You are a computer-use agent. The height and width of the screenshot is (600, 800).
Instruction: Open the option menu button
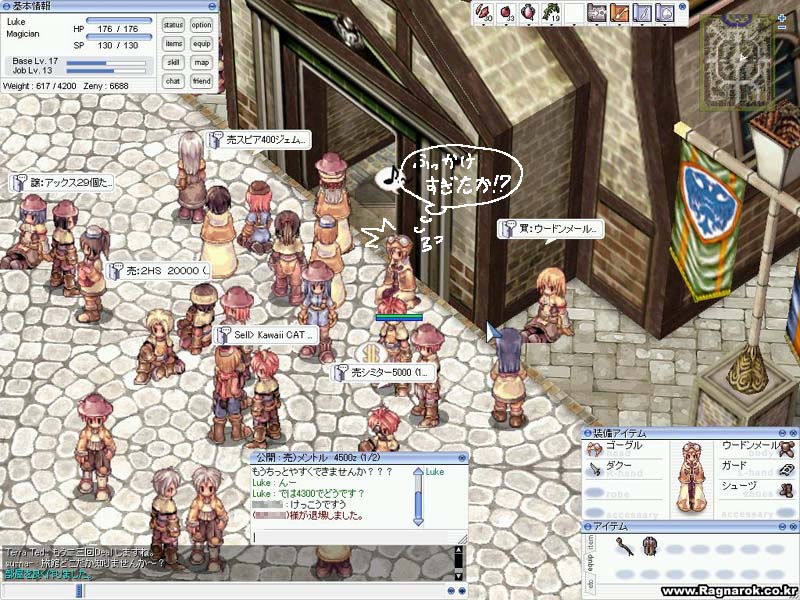(202, 24)
